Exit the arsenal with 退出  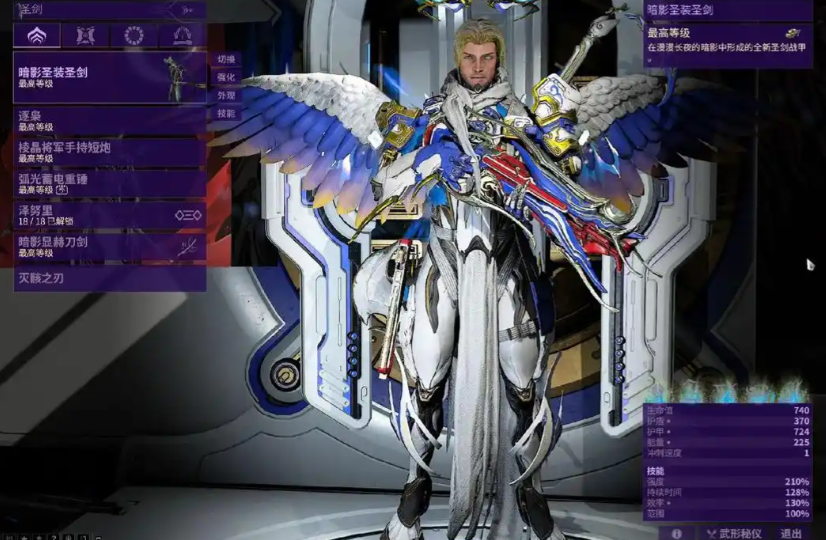tap(791, 533)
